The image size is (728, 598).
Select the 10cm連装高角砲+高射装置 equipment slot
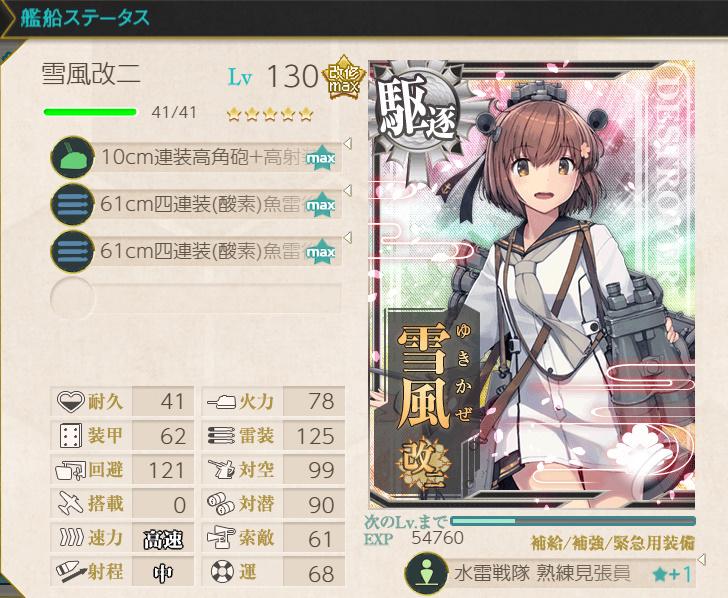click(200, 157)
